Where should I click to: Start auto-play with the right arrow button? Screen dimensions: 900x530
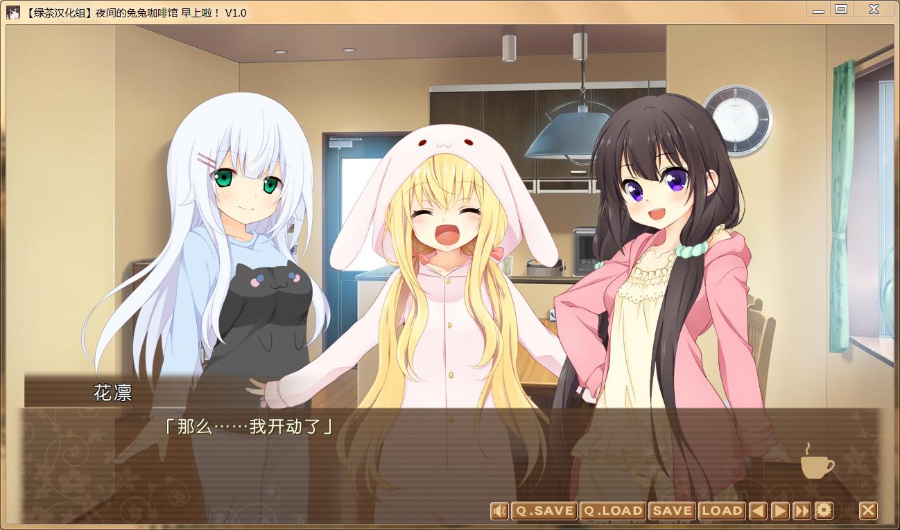tap(780, 511)
